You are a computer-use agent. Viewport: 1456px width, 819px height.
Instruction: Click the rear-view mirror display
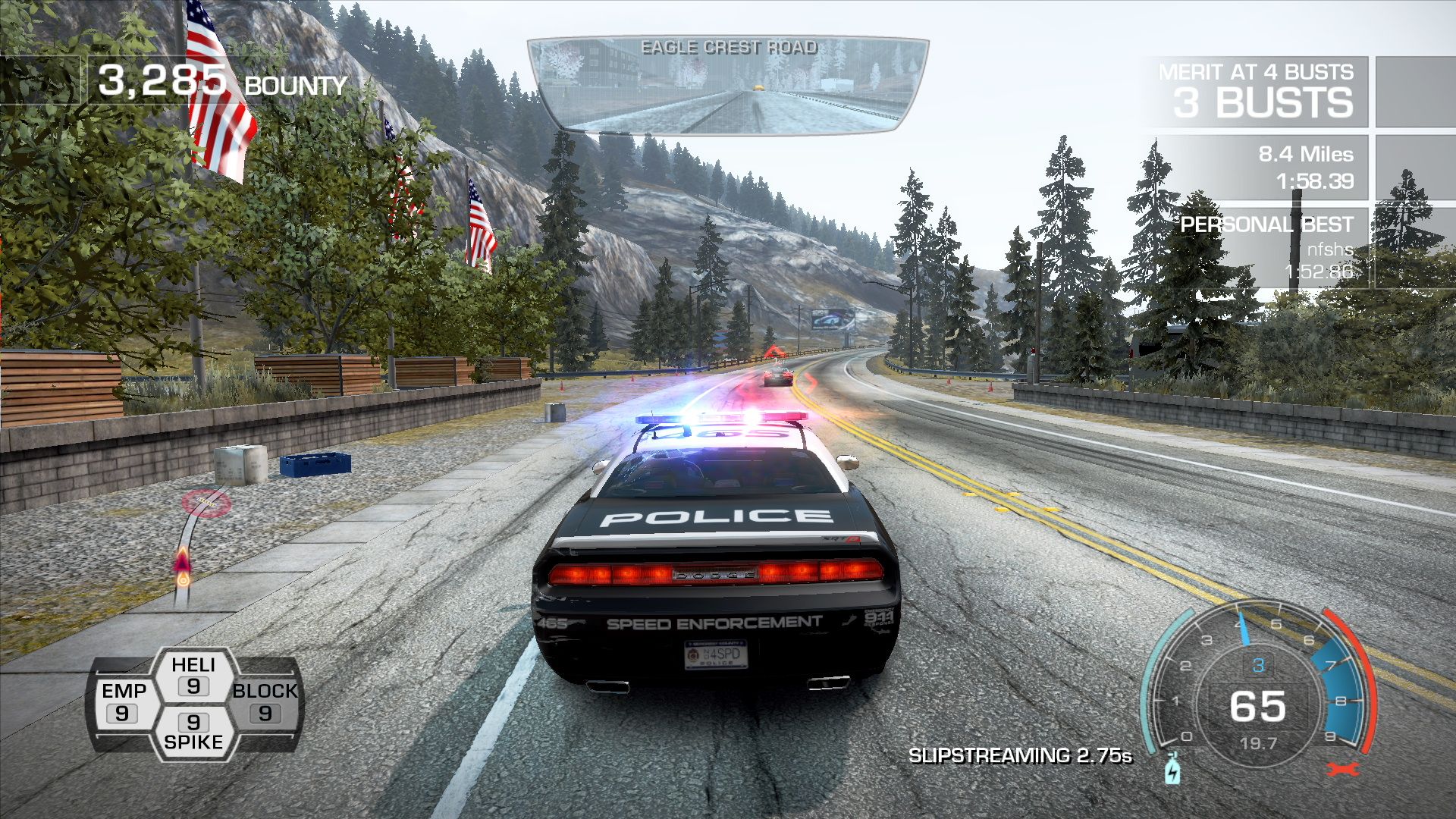coord(728,85)
